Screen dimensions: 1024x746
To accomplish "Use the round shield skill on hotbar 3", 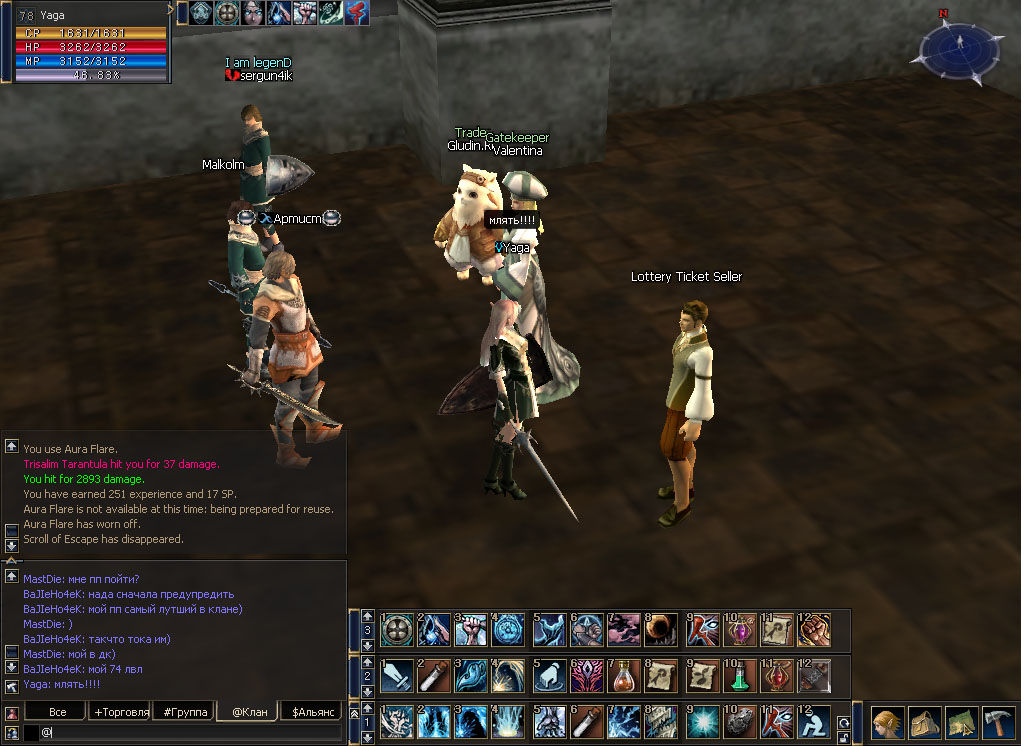I will (397, 629).
